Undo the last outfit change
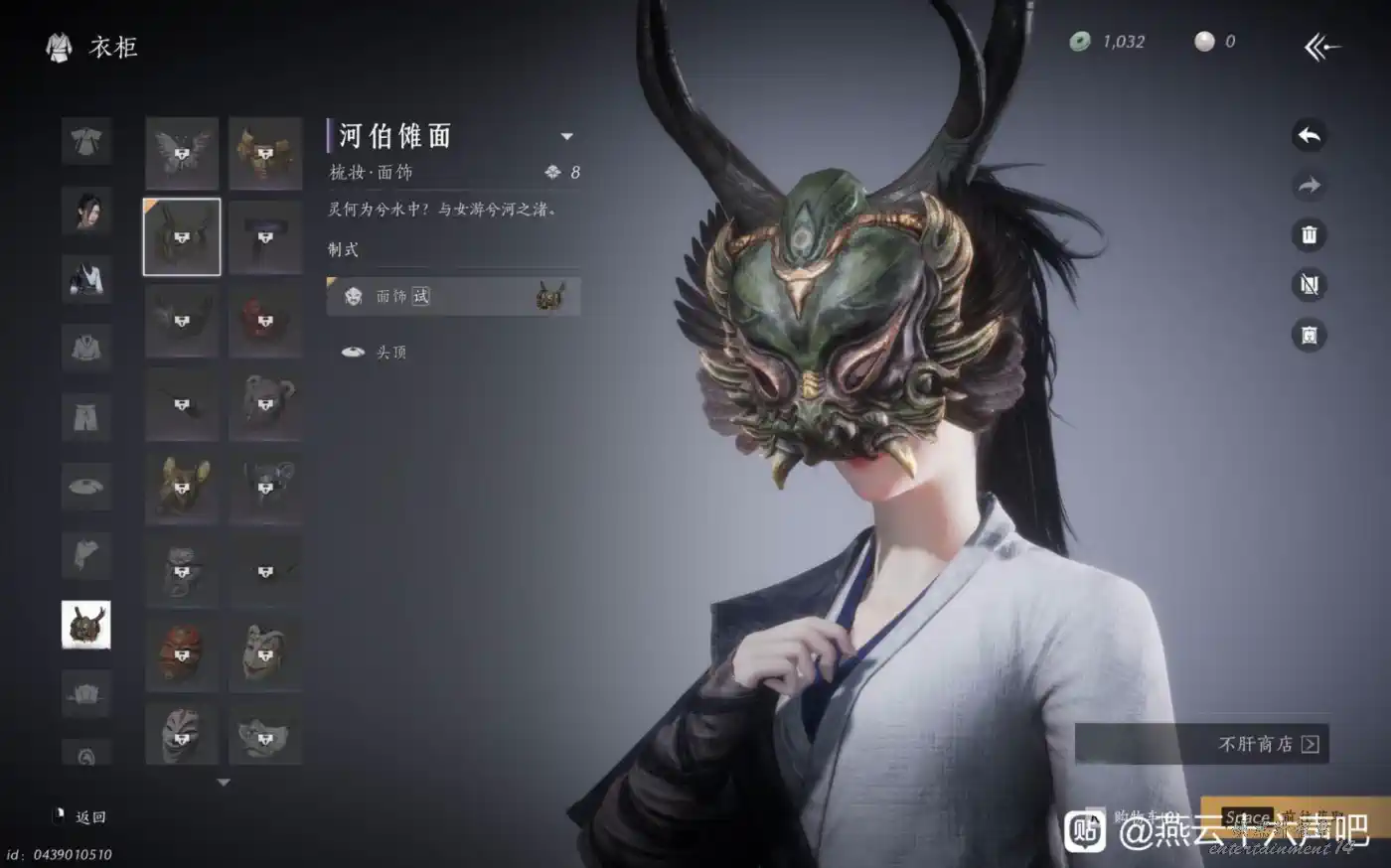Image resolution: width=1391 pixels, height=868 pixels. [1309, 136]
